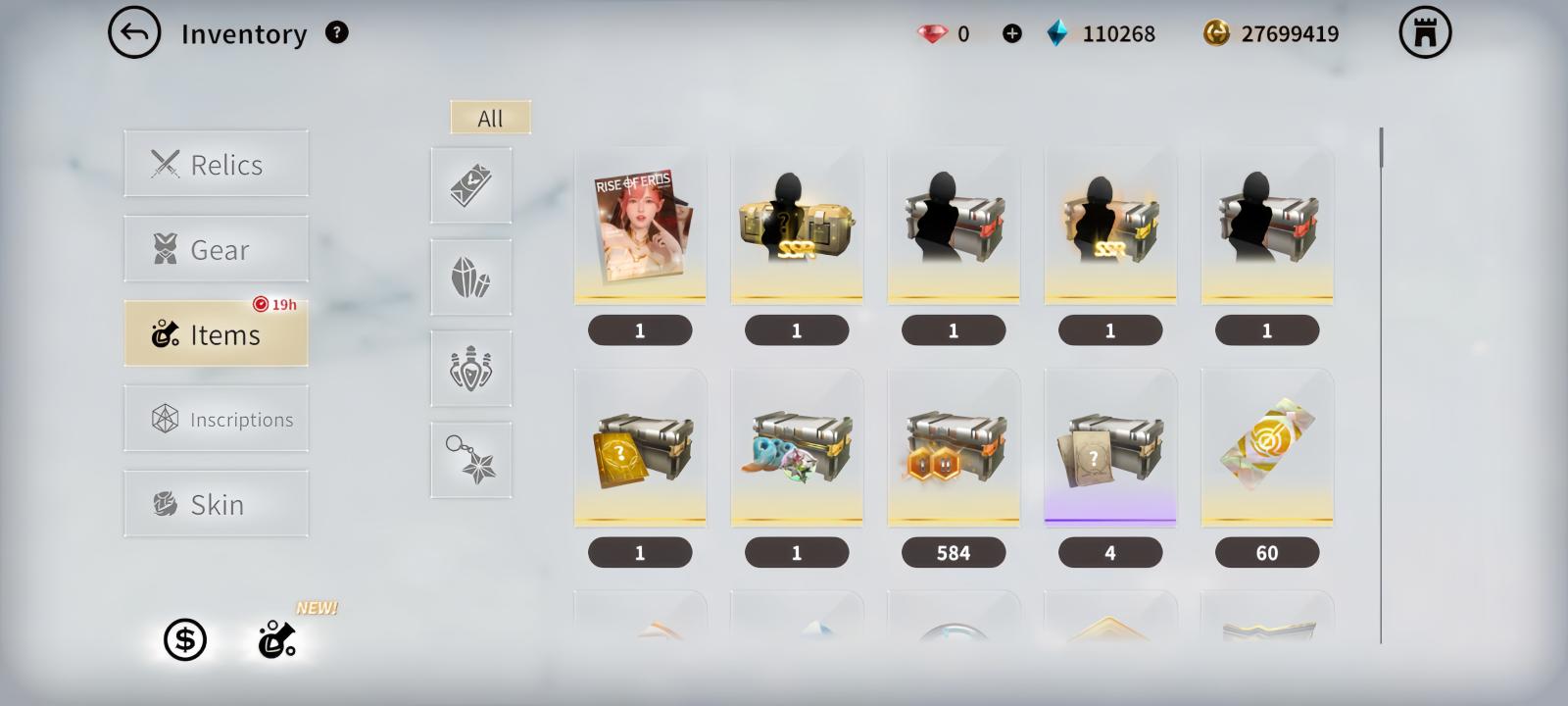Select the Items tab
Screen dimensions: 1568x706
[x=216, y=334]
